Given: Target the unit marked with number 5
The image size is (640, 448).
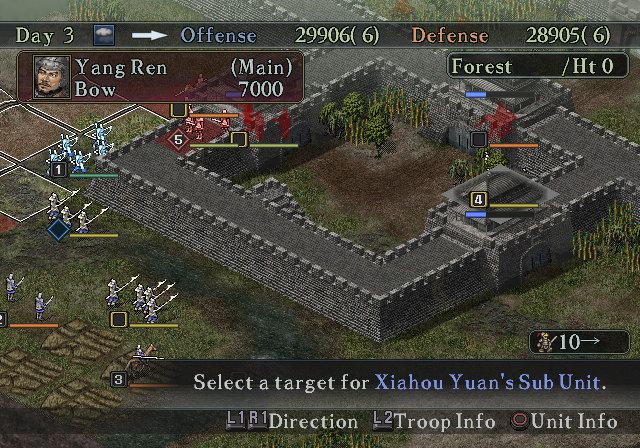Looking at the screenshot, I should coord(178,139).
